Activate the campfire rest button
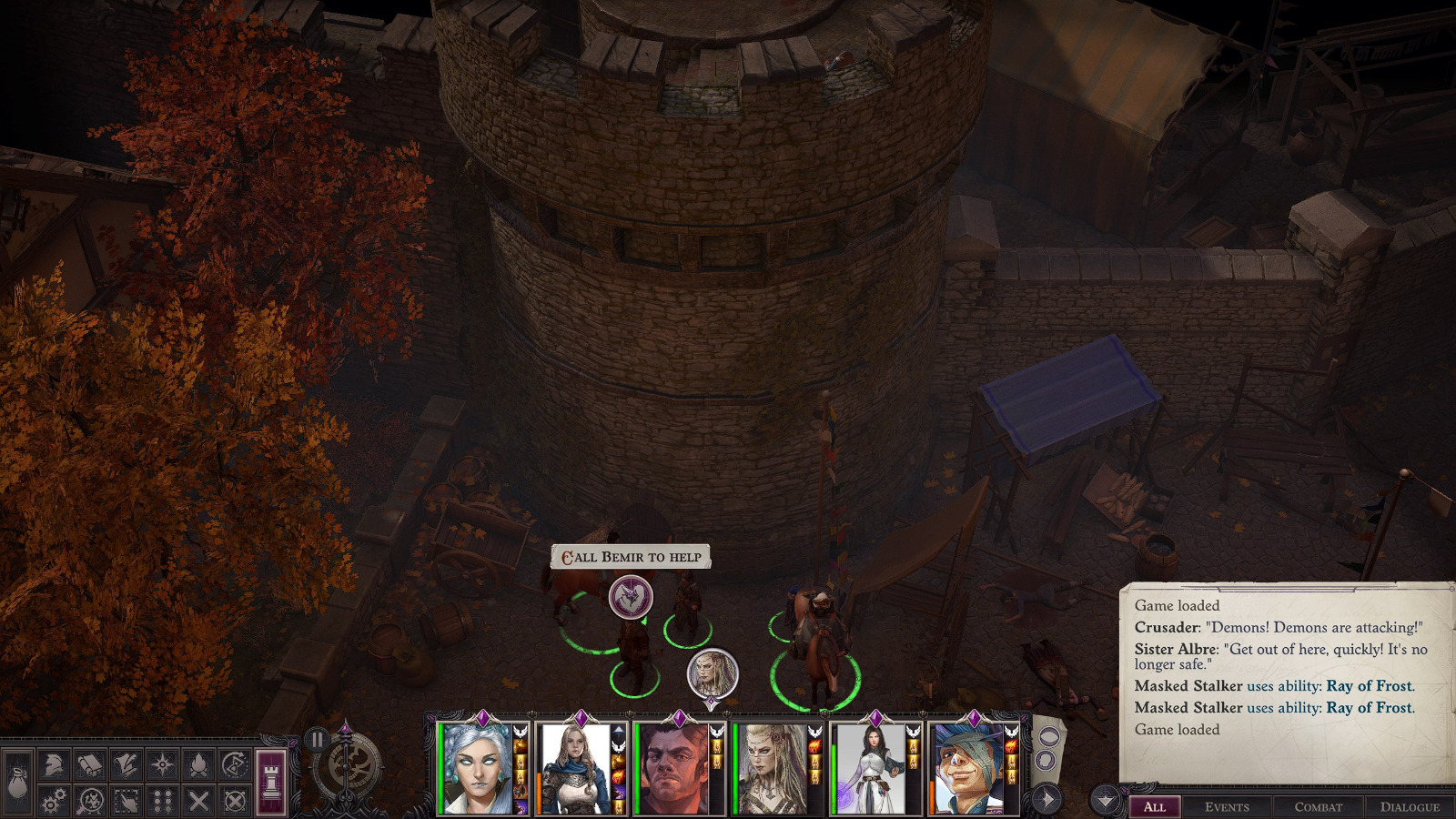The height and width of the screenshot is (819, 1456). 199,765
